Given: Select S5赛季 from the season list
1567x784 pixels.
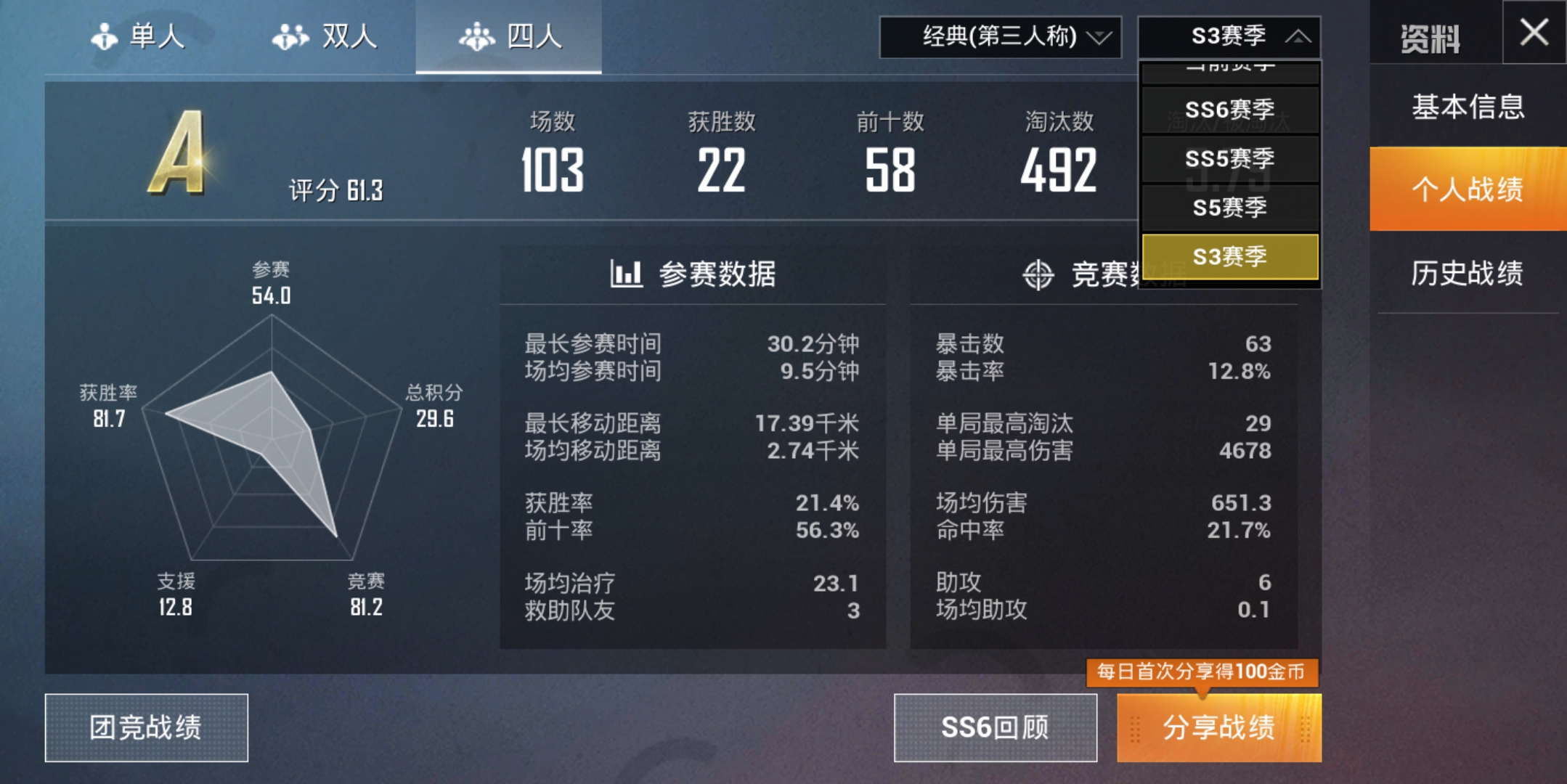Looking at the screenshot, I should (x=1229, y=208).
